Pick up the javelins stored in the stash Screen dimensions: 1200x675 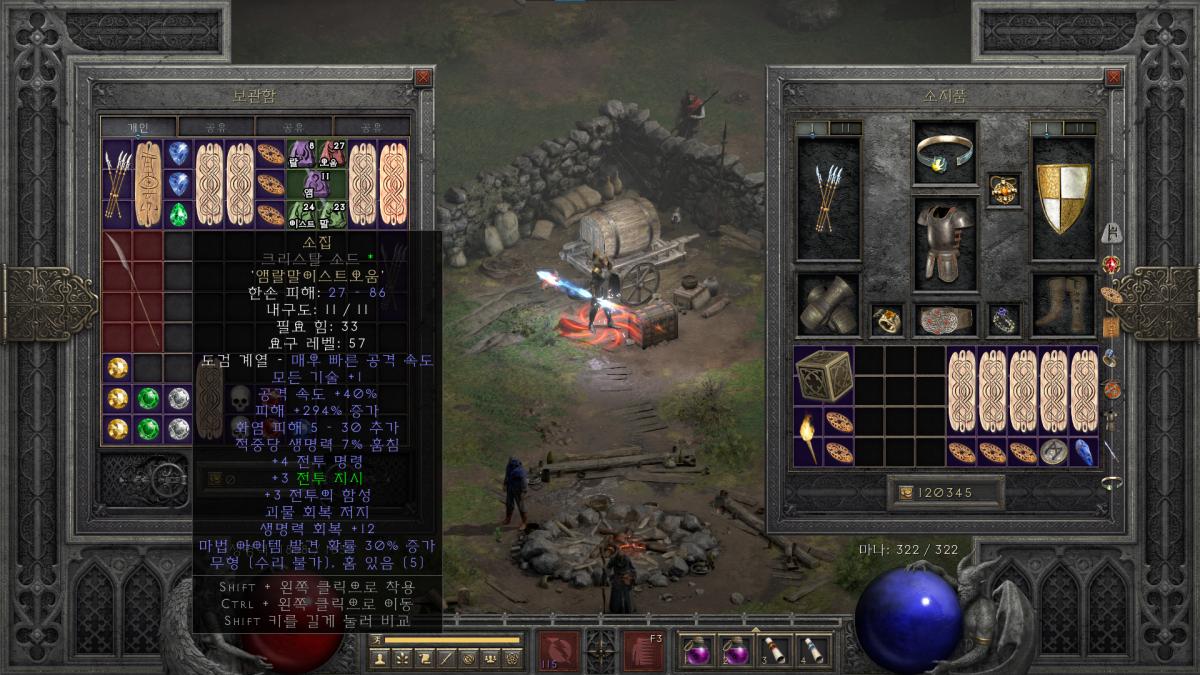pos(118,184)
